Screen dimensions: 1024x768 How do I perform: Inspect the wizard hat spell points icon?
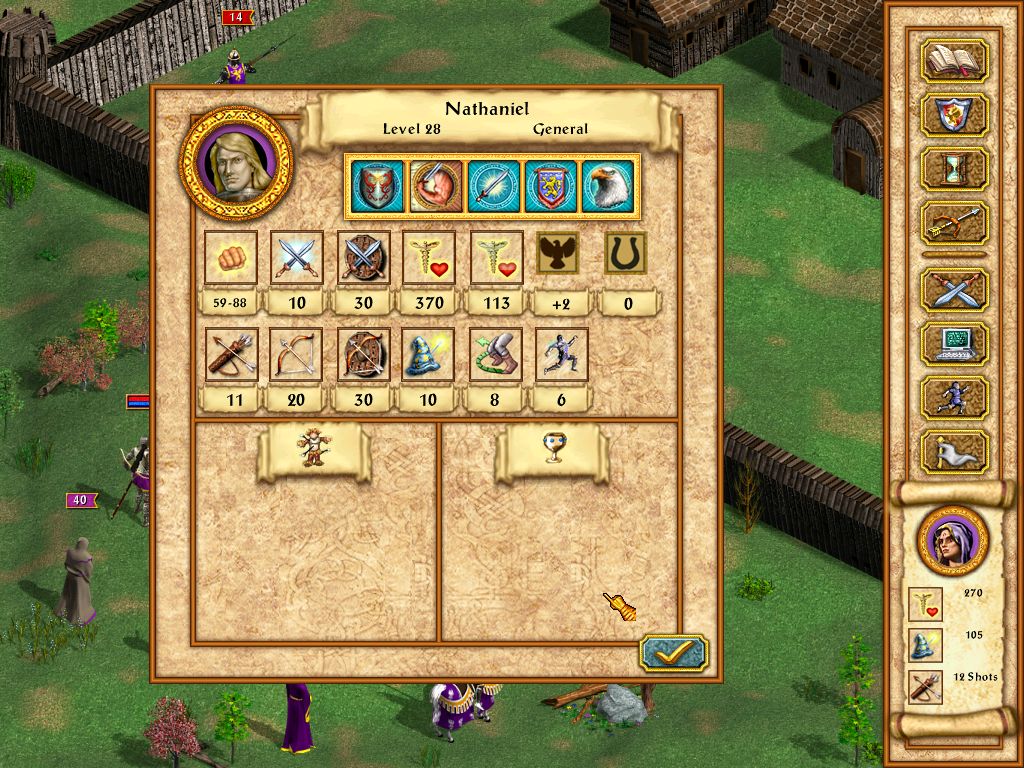(429, 355)
